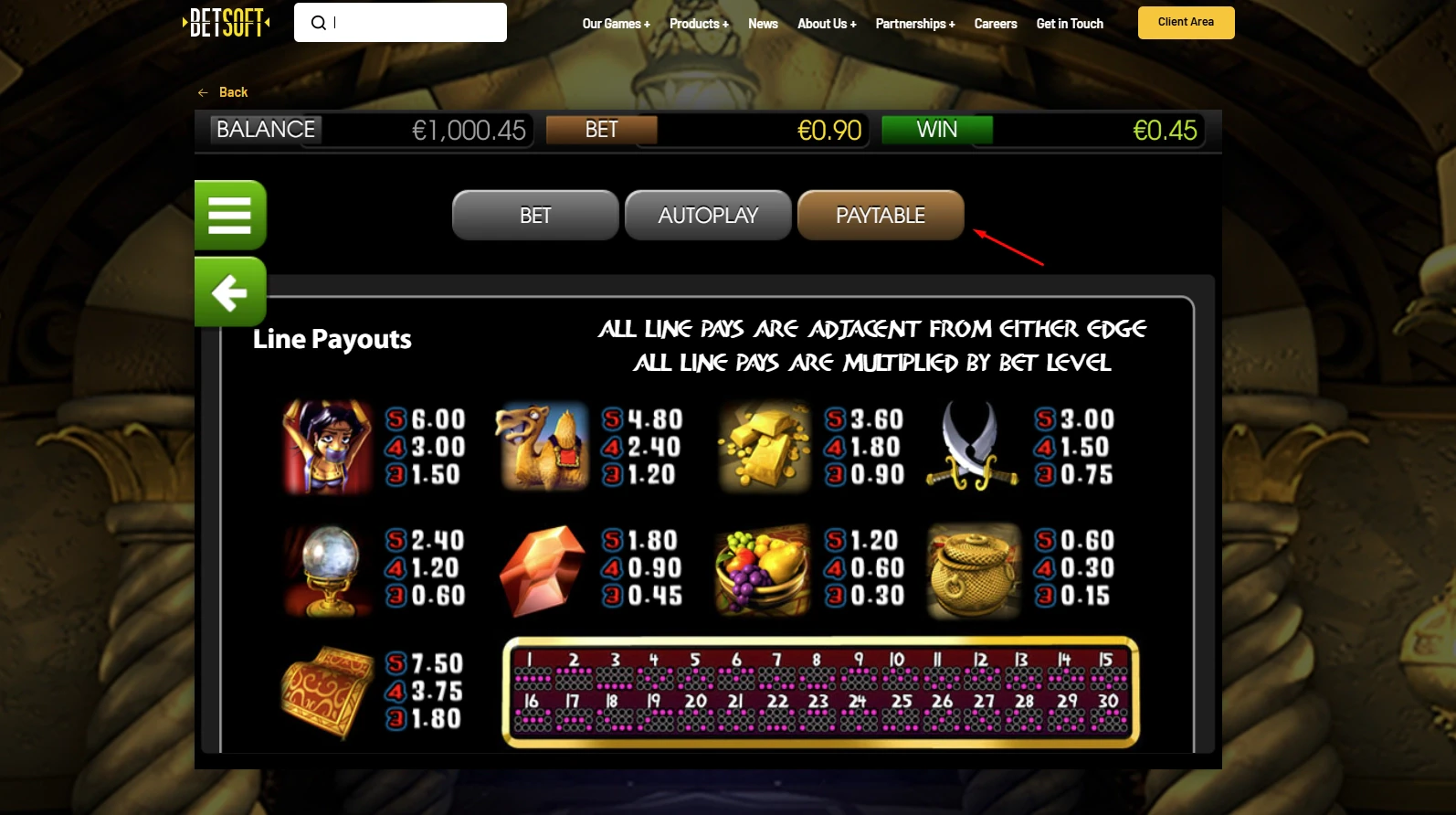Viewport: 1456px width, 815px height.
Task: Click the dancer symbol in the paytable
Action: pos(326,447)
